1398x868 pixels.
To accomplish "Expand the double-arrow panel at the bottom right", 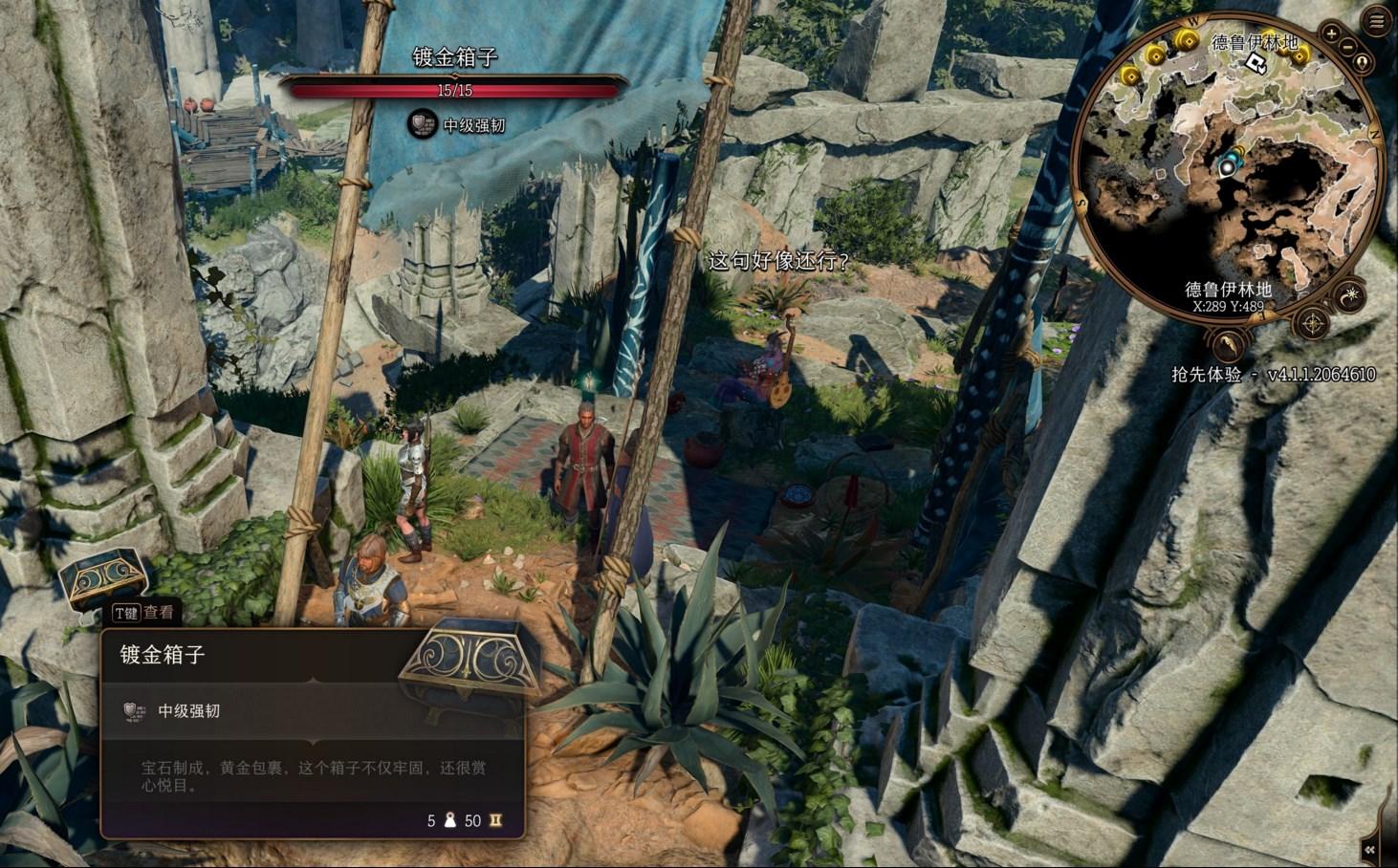I will click(1372, 849).
